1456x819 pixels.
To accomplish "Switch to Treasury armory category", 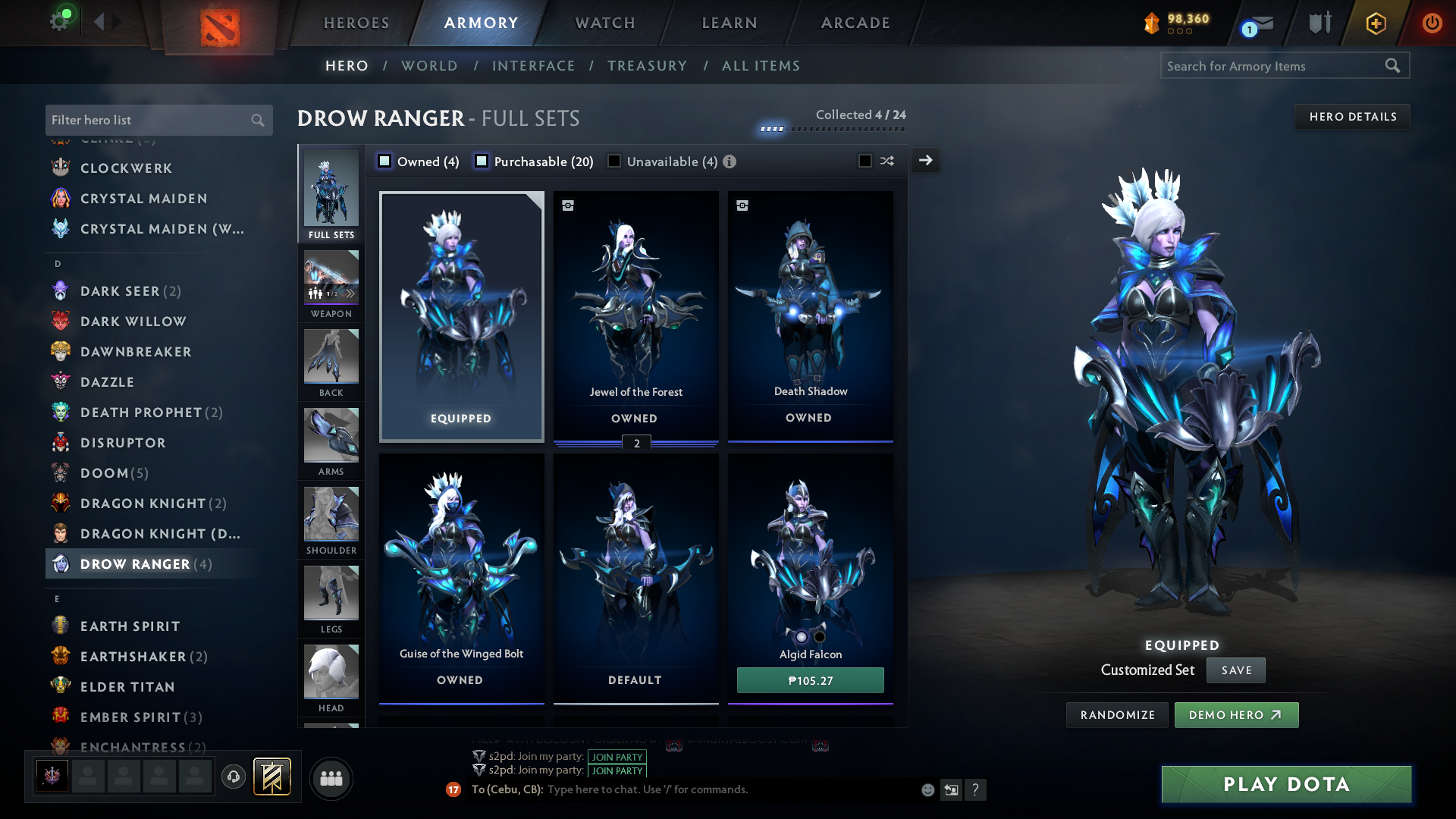I will 647,66.
